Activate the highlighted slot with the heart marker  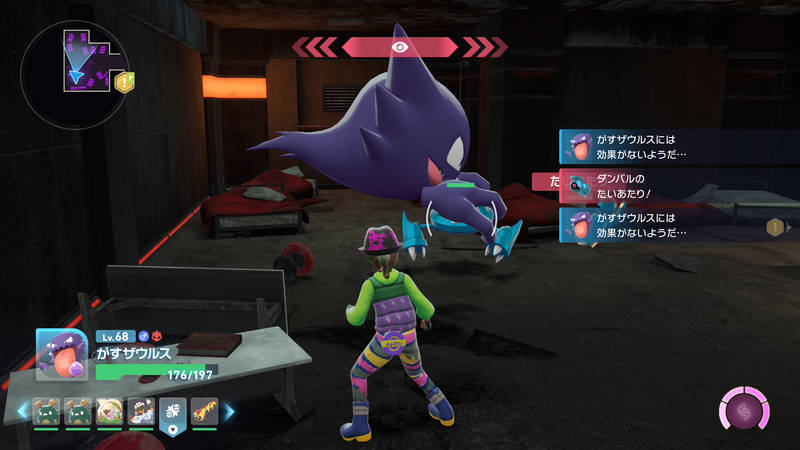tap(172, 414)
